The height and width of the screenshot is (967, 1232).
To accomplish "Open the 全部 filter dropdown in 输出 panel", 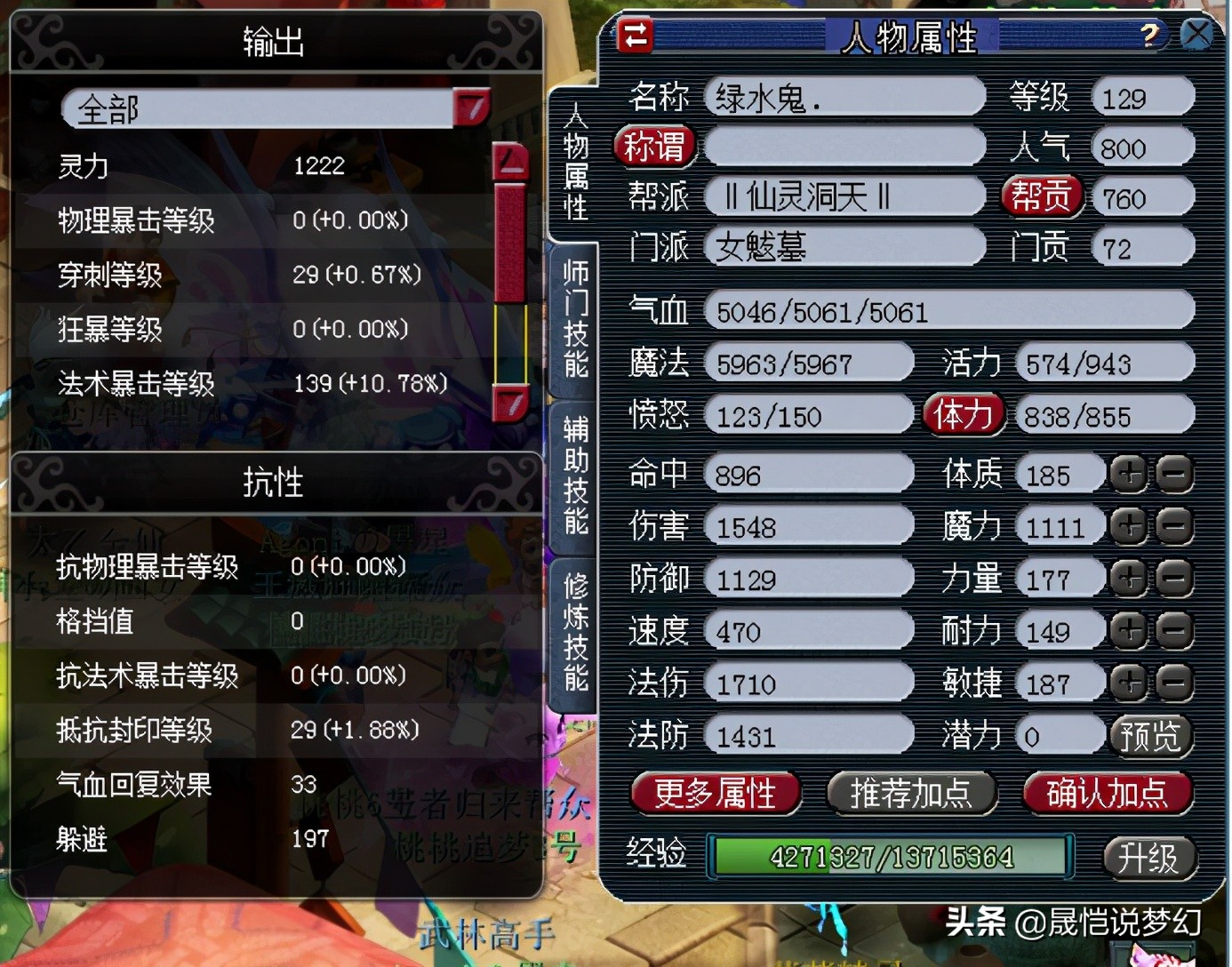I will 473,107.
